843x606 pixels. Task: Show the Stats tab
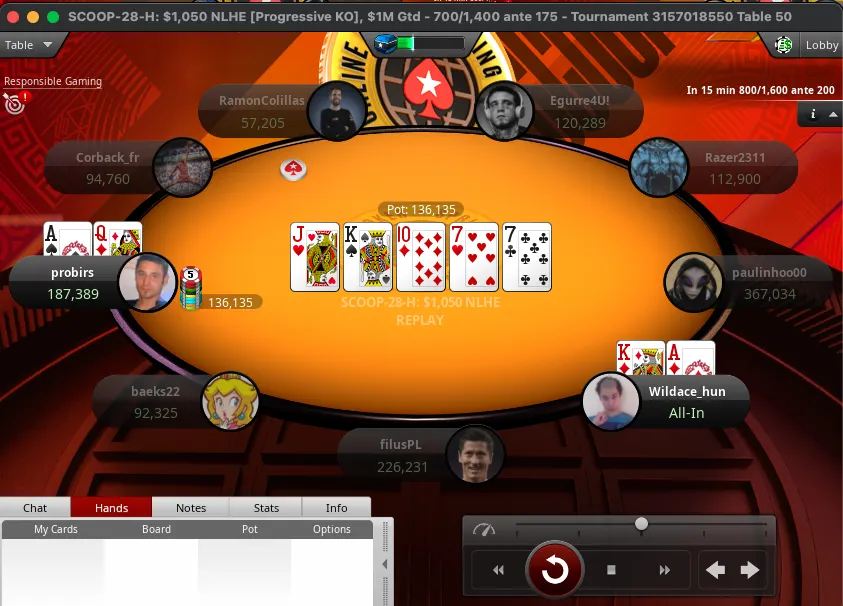point(266,508)
